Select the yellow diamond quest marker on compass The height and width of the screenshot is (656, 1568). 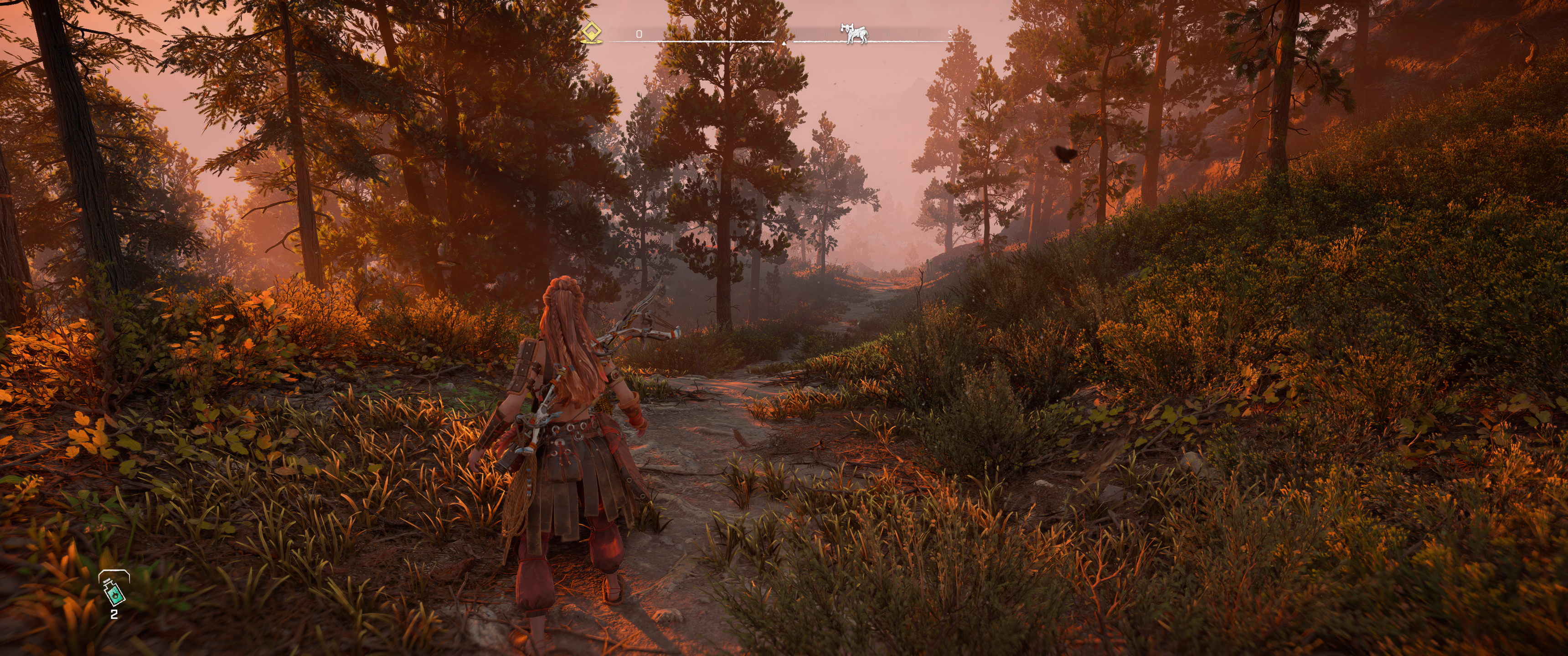[x=590, y=33]
